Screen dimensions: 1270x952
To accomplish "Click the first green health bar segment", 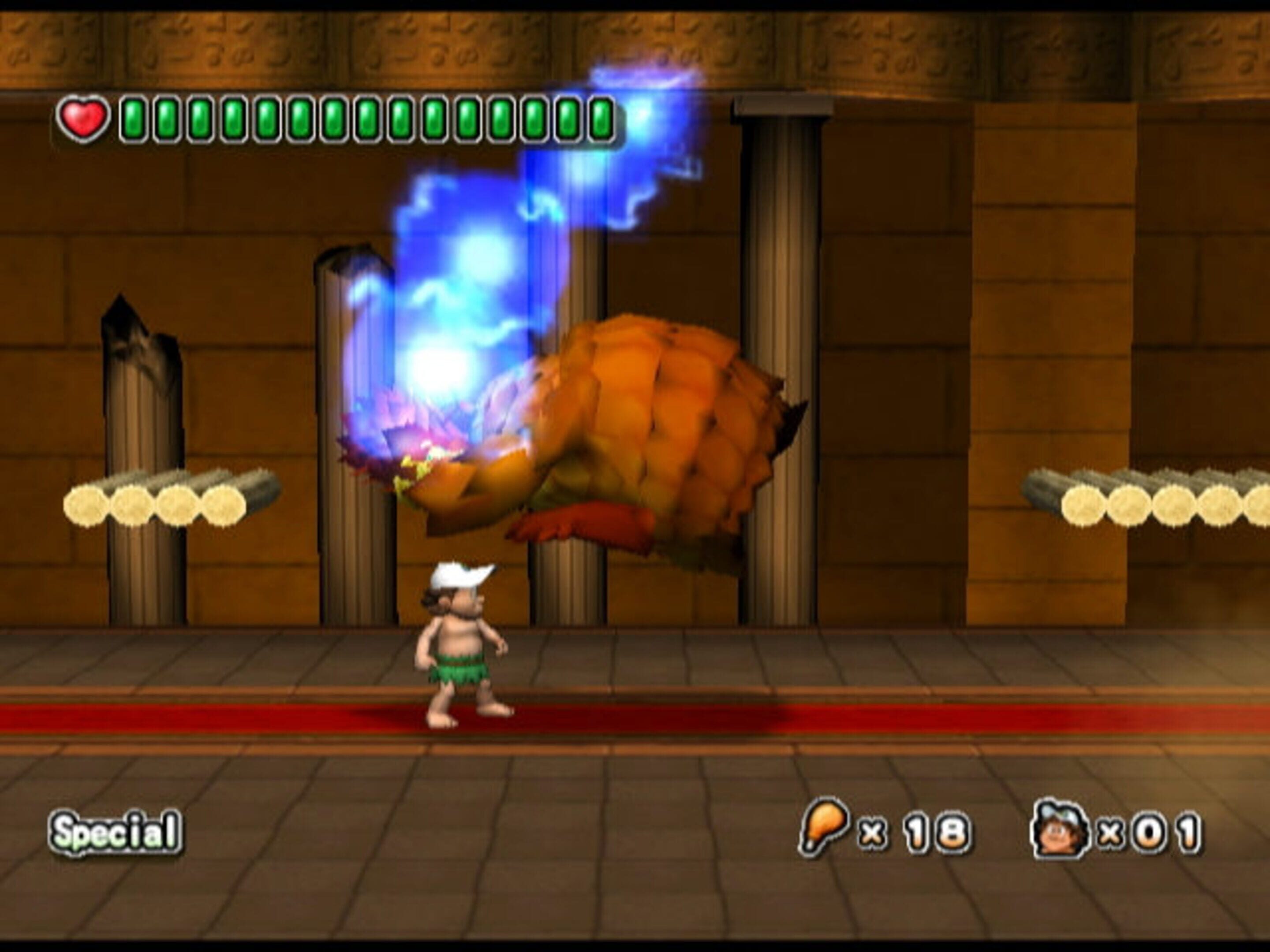I will pyautogui.click(x=133, y=119).
